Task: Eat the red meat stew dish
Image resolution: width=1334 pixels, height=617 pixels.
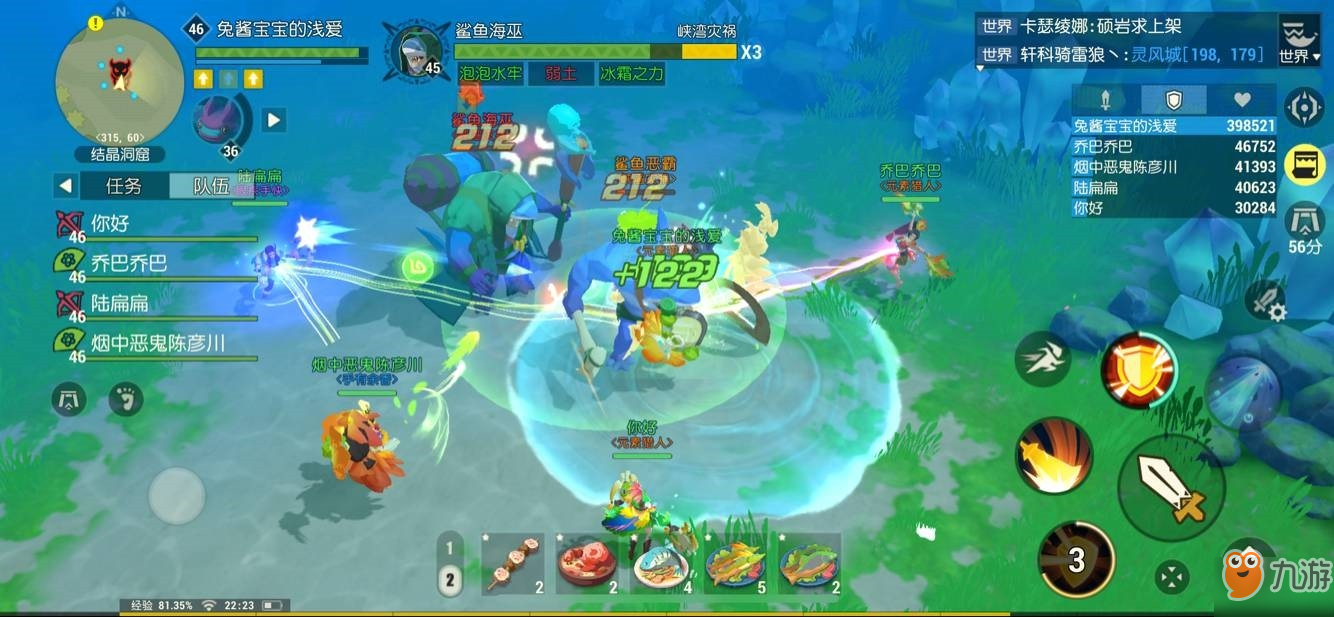Action: (588, 563)
